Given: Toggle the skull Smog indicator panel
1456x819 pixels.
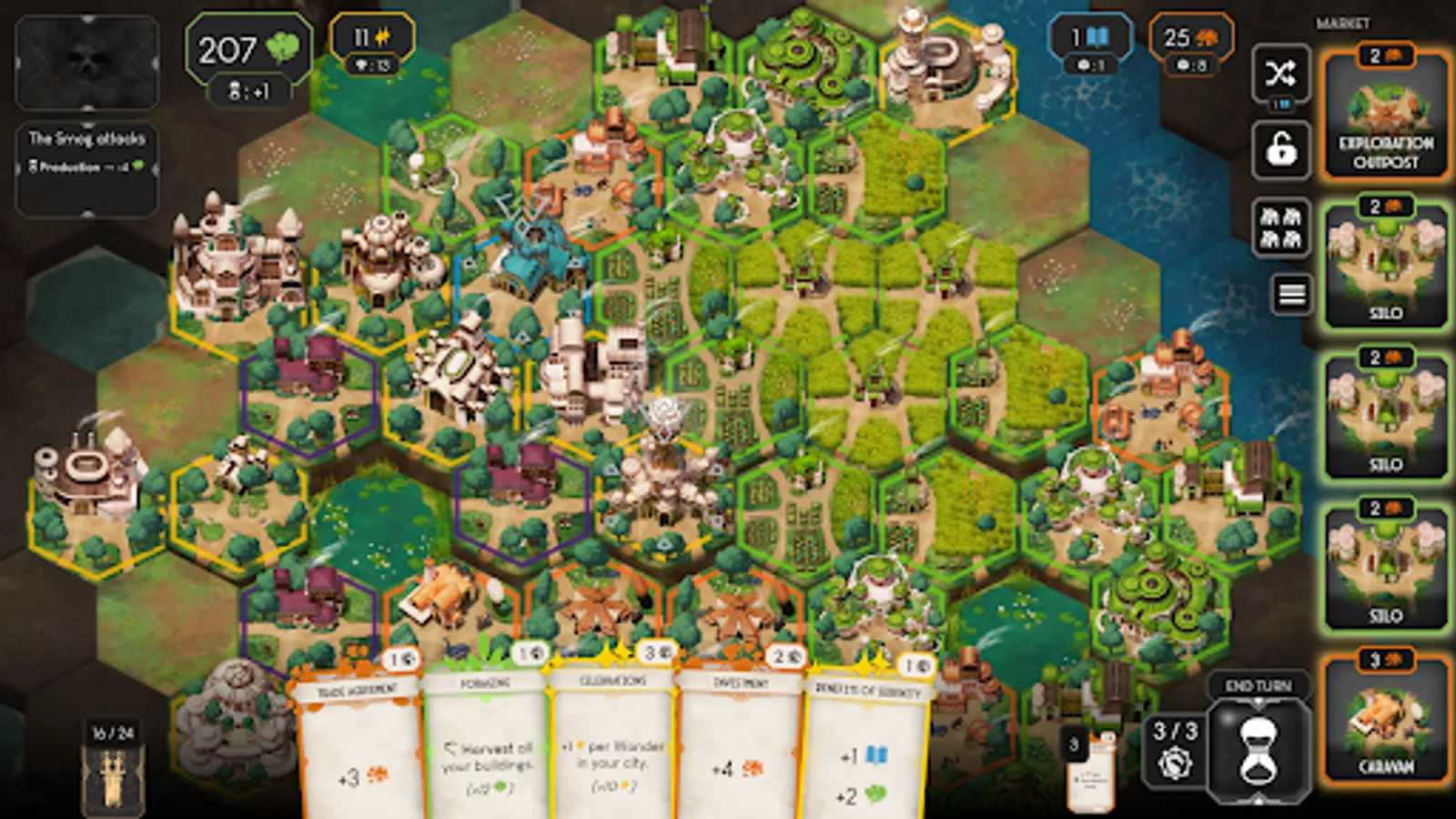Looking at the screenshot, I should [x=86, y=62].
